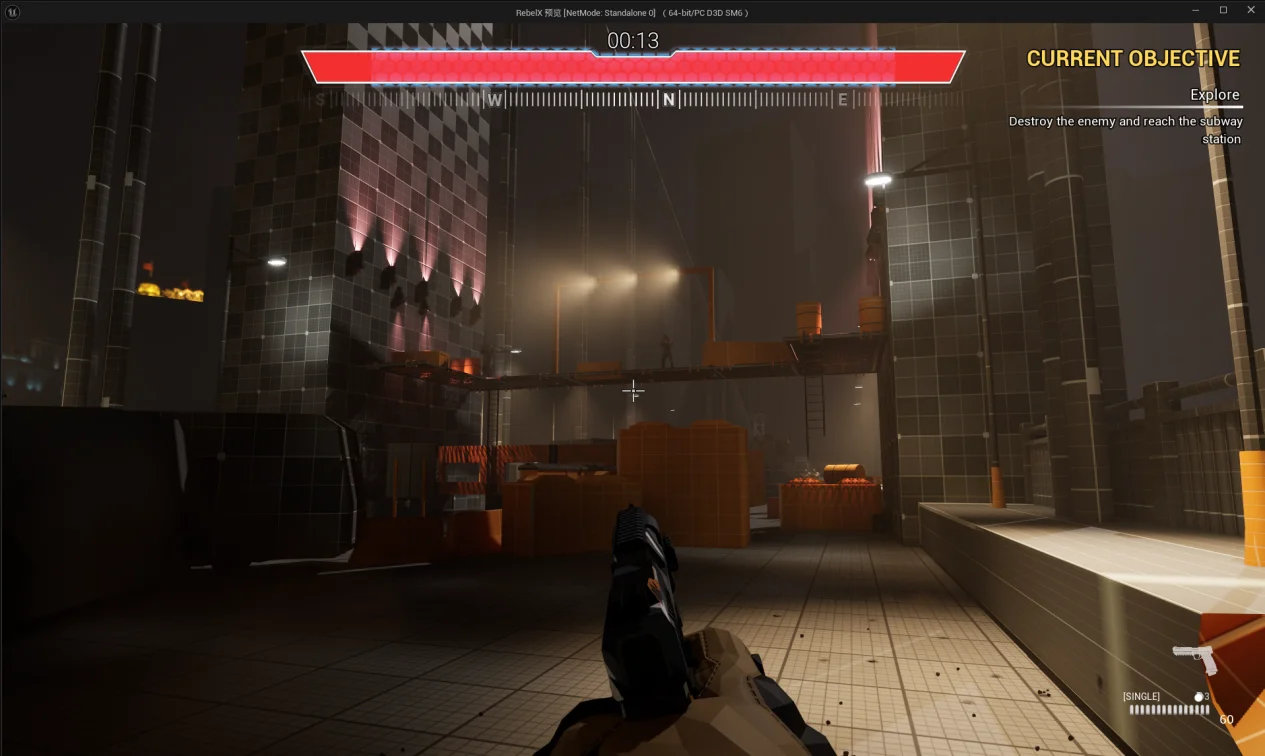This screenshot has height=756, width=1265.
Task: Maximize the game window
Action: point(1223,10)
